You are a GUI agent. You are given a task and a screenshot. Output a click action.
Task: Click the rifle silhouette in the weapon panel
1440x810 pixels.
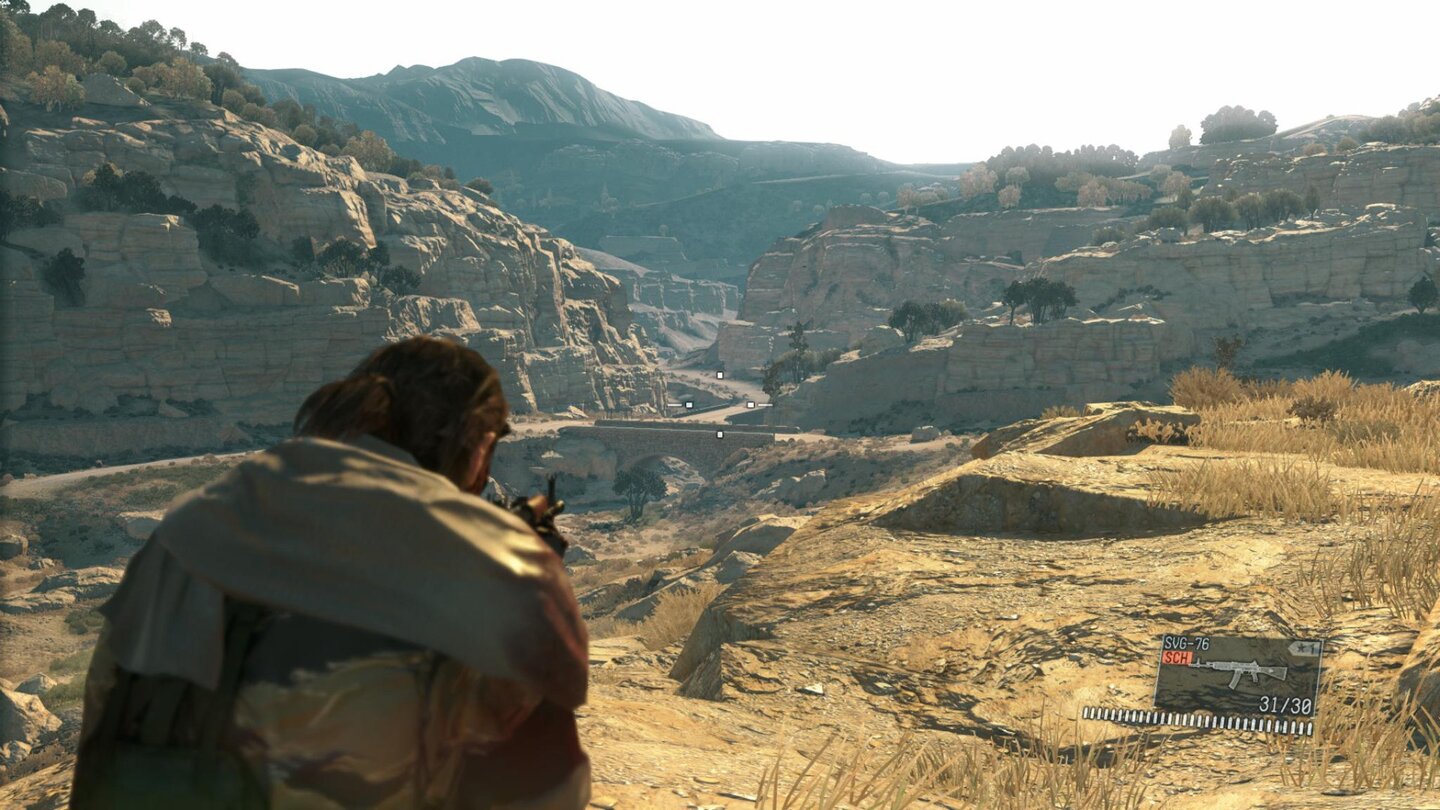(x=1240, y=672)
